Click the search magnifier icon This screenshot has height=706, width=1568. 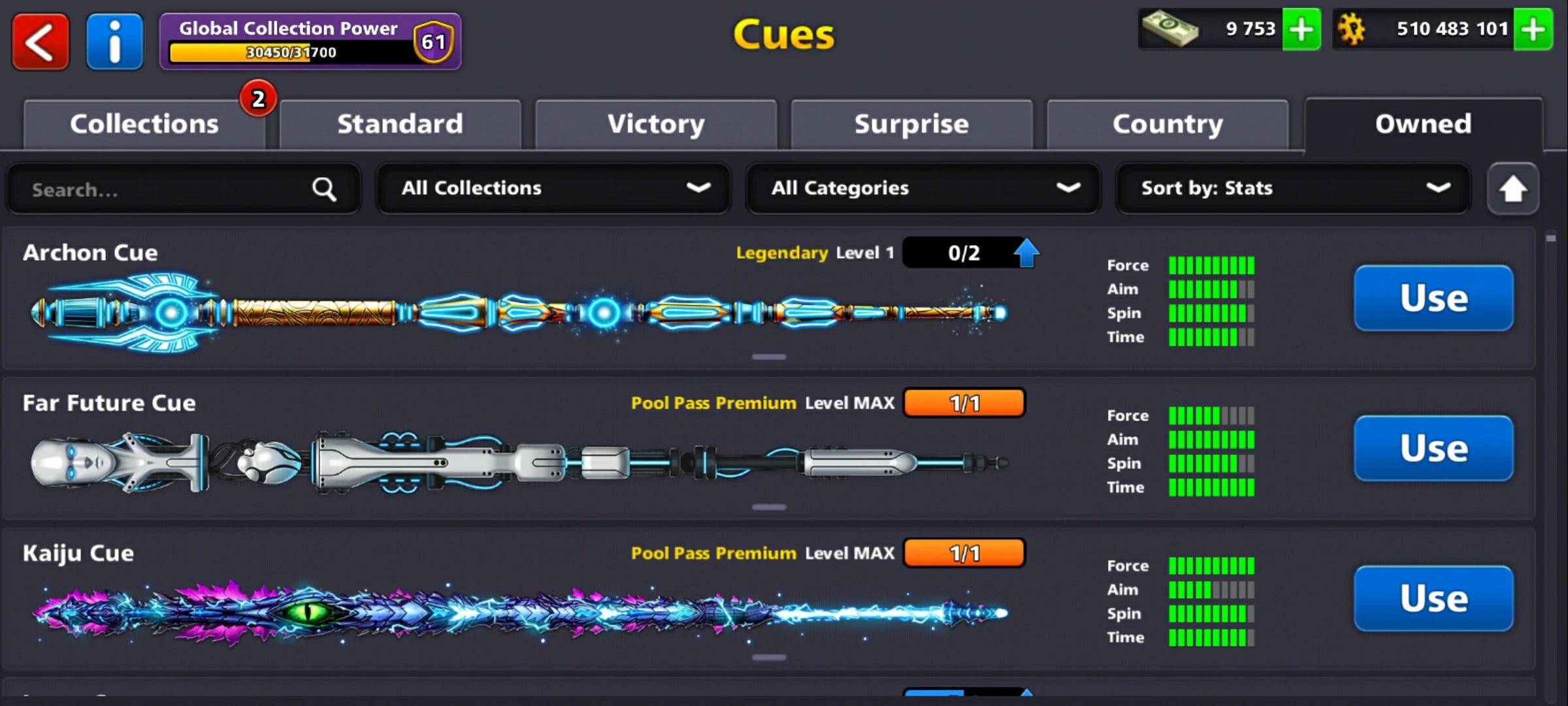point(324,189)
